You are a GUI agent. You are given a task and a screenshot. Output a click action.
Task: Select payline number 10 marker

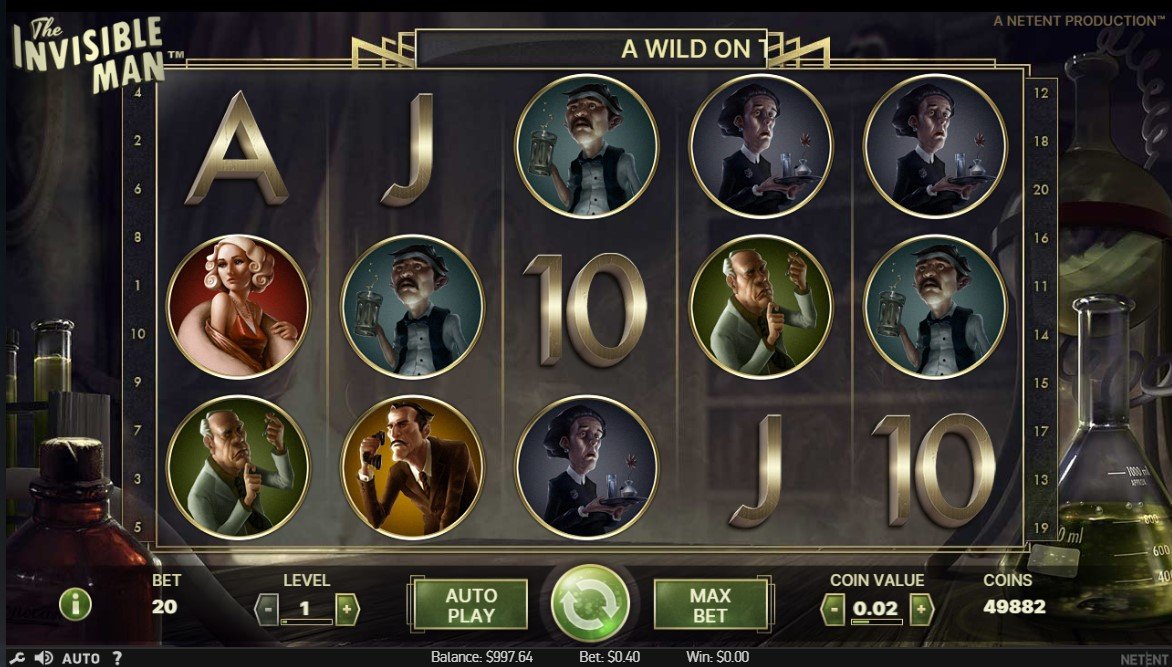click(x=136, y=333)
